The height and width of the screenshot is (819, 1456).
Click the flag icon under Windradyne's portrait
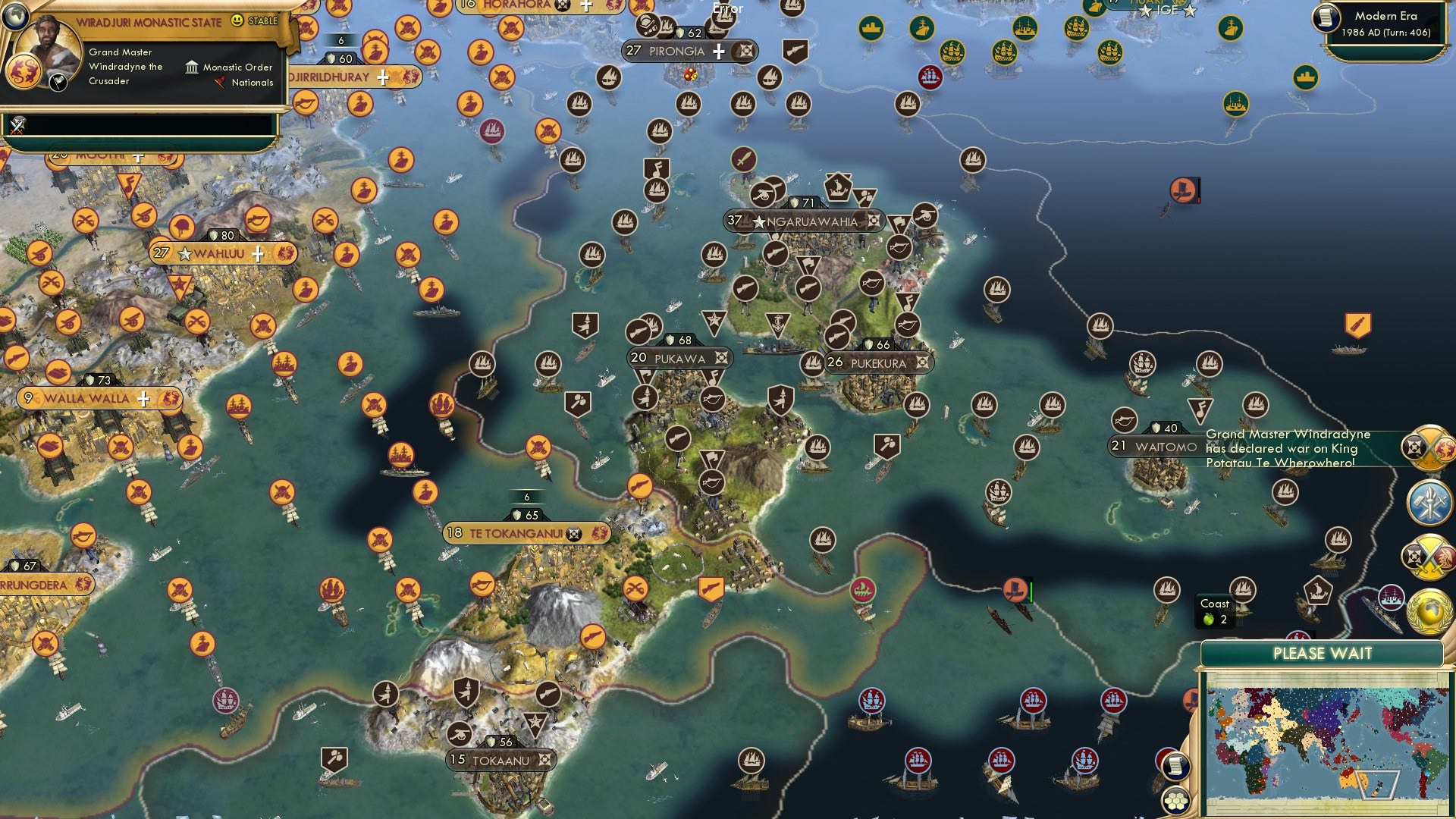point(57,82)
